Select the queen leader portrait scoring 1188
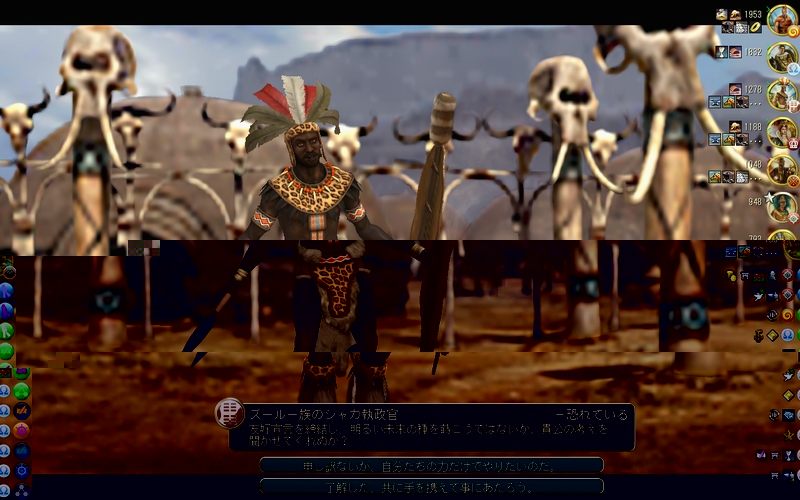 point(782,132)
